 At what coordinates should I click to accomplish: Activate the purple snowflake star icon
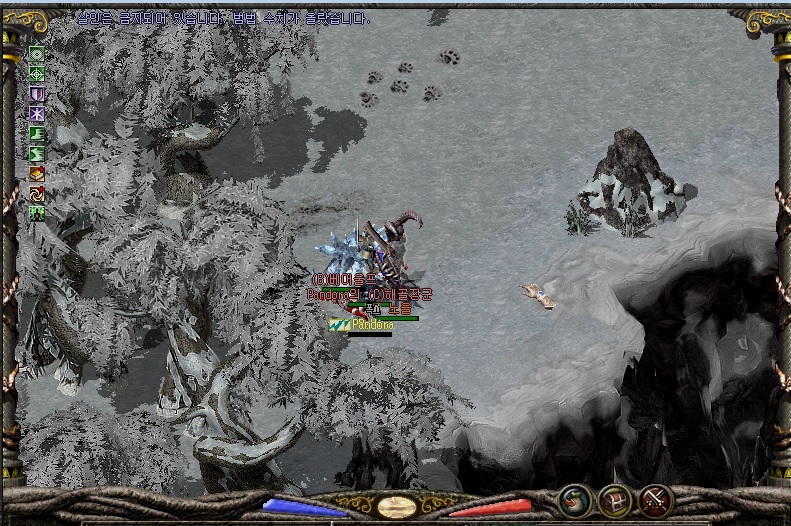click(x=37, y=113)
